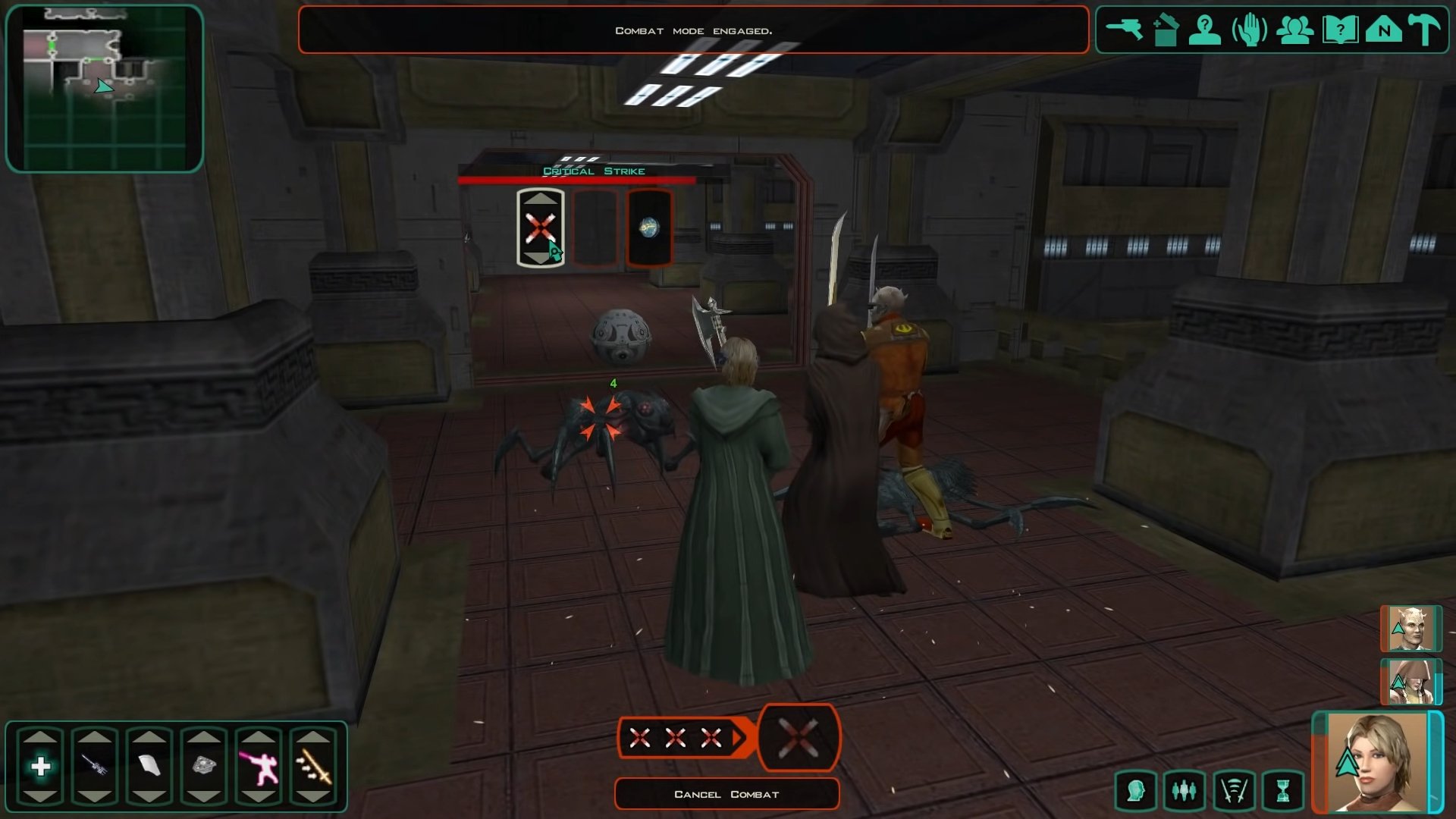The height and width of the screenshot is (819, 1456).
Task: Click the minimap
Action: coord(105,89)
